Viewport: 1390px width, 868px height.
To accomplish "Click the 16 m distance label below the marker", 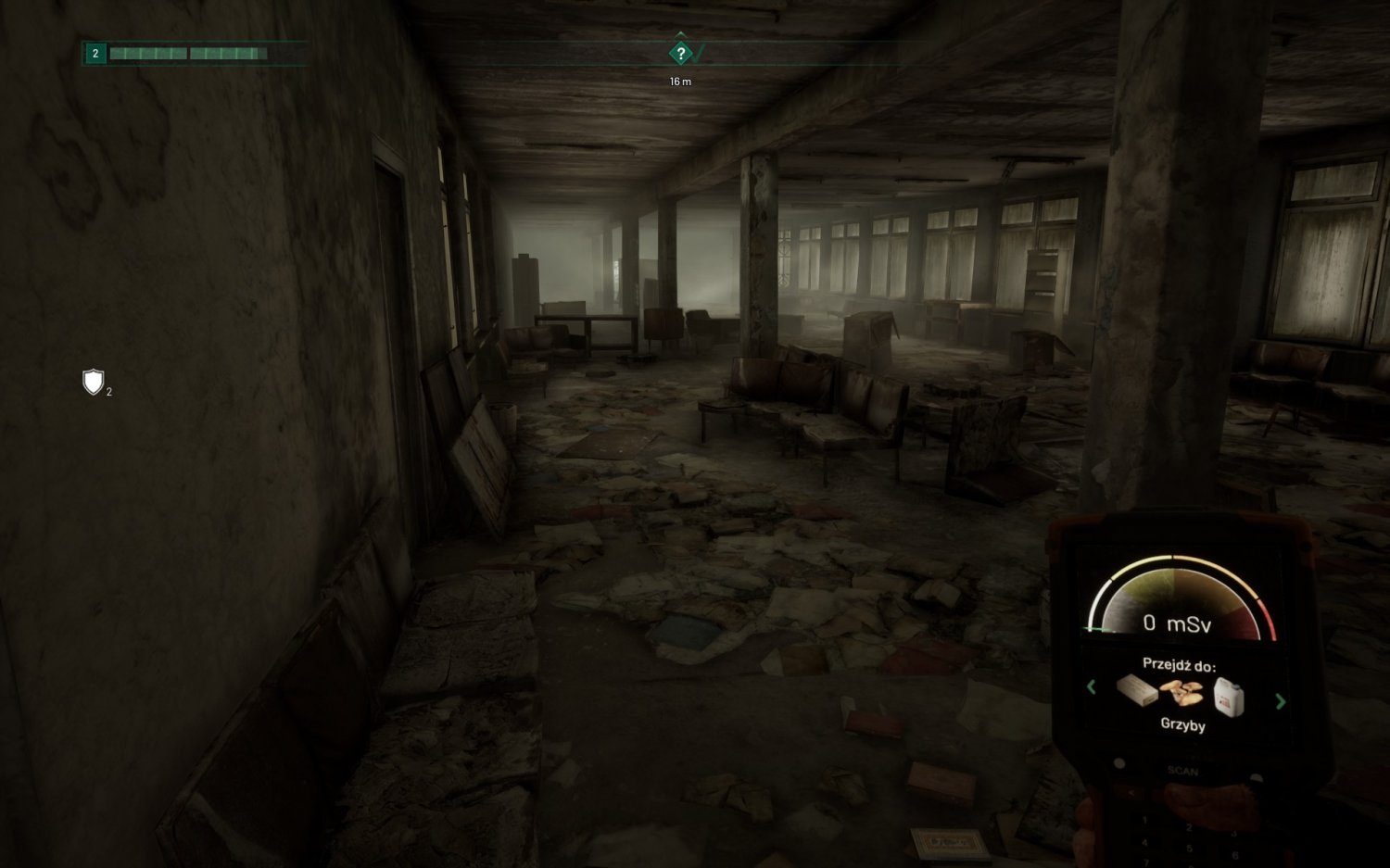I will coord(679,82).
